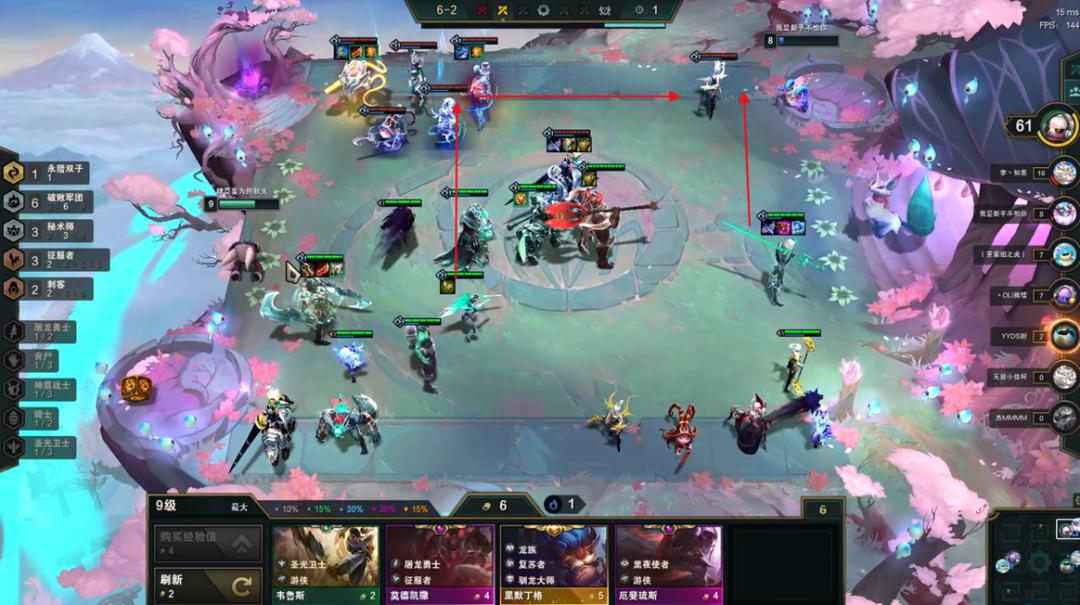Open the 永猎双子 trait entry

point(48,172)
